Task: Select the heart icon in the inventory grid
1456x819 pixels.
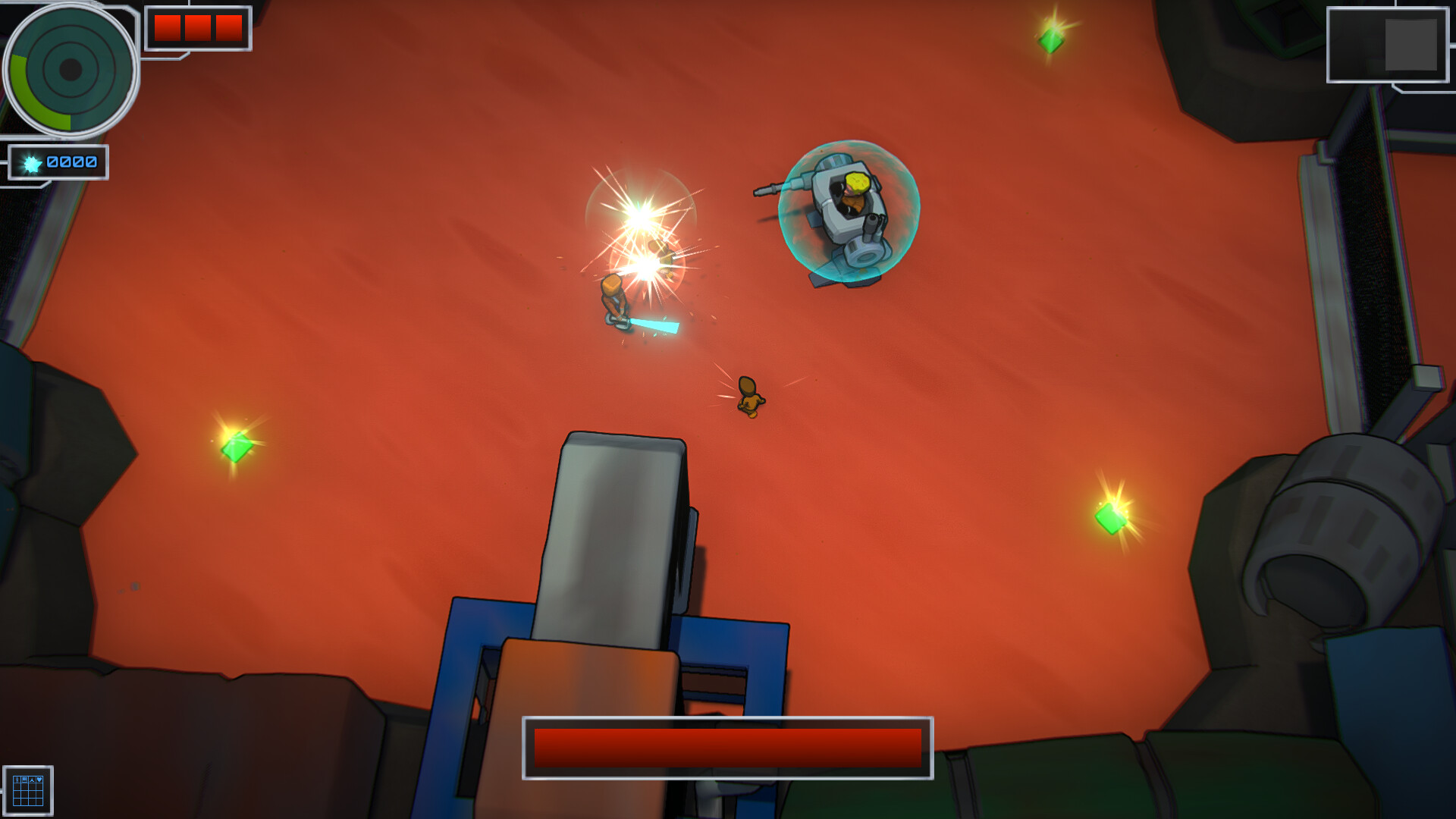Action: point(39,780)
